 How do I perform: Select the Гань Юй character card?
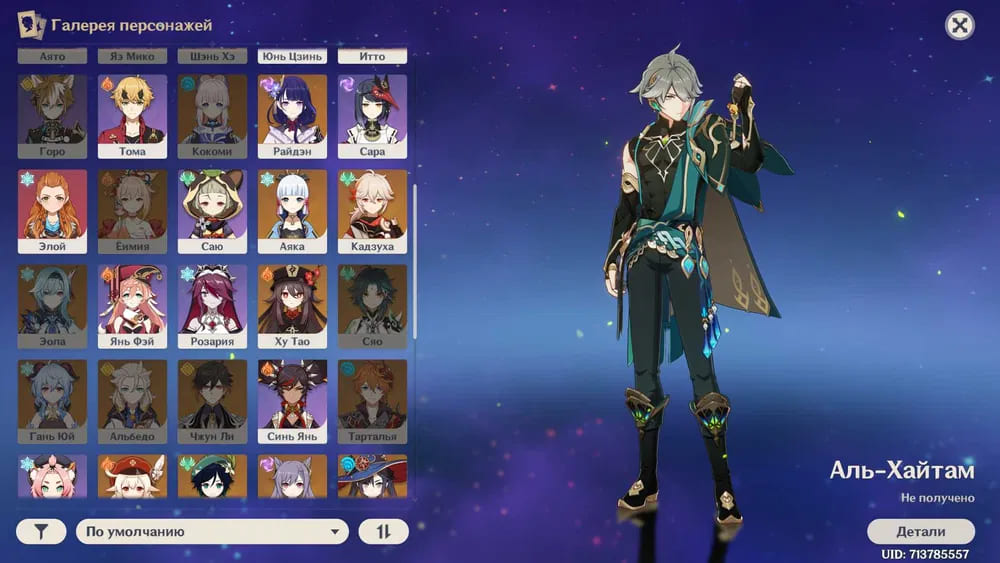(52, 401)
